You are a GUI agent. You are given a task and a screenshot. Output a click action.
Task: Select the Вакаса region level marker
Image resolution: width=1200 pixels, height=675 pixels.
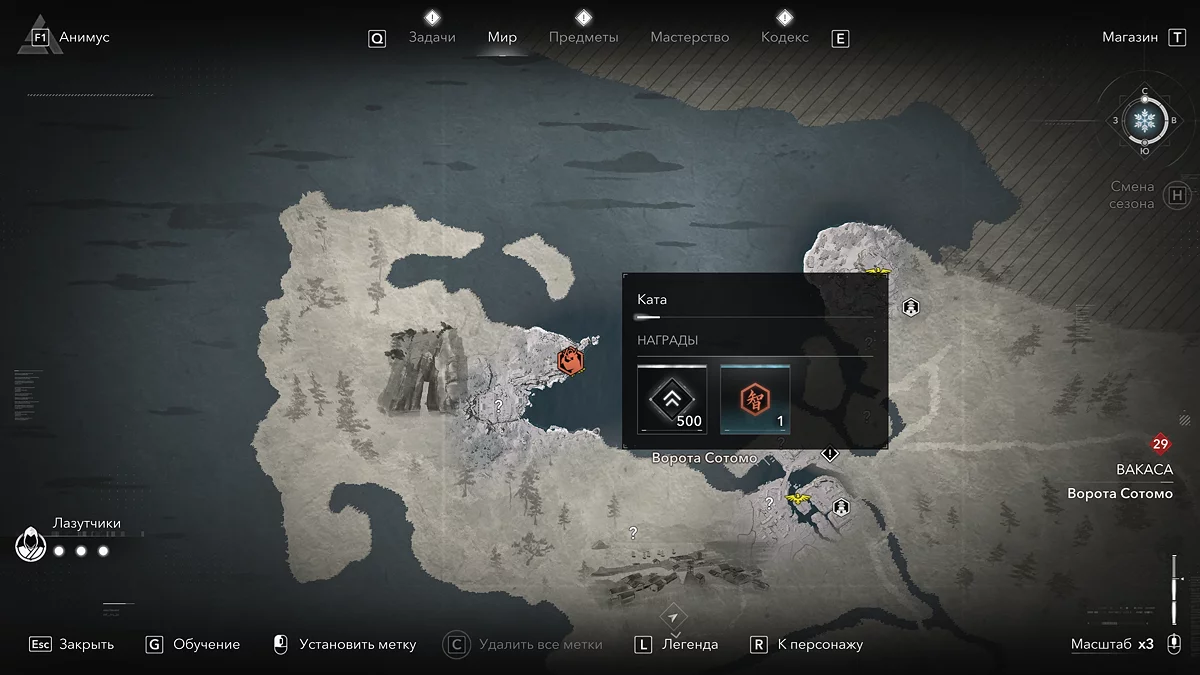[1160, 445]
